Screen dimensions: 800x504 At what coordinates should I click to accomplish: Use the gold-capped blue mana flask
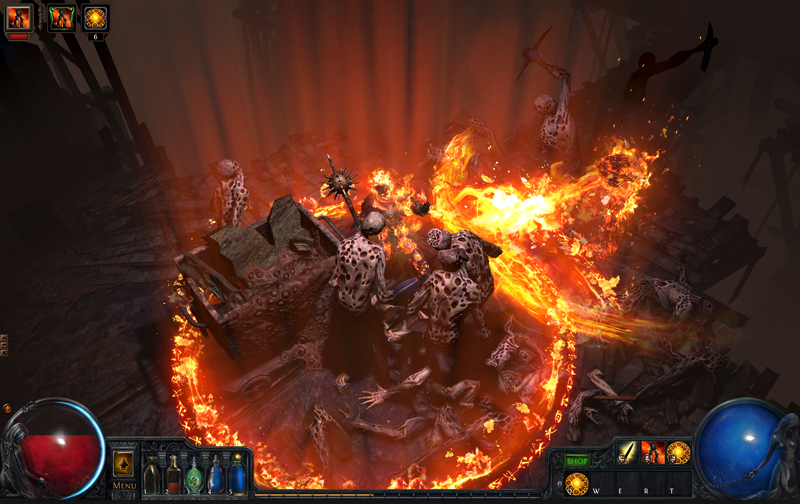(237, 474)
